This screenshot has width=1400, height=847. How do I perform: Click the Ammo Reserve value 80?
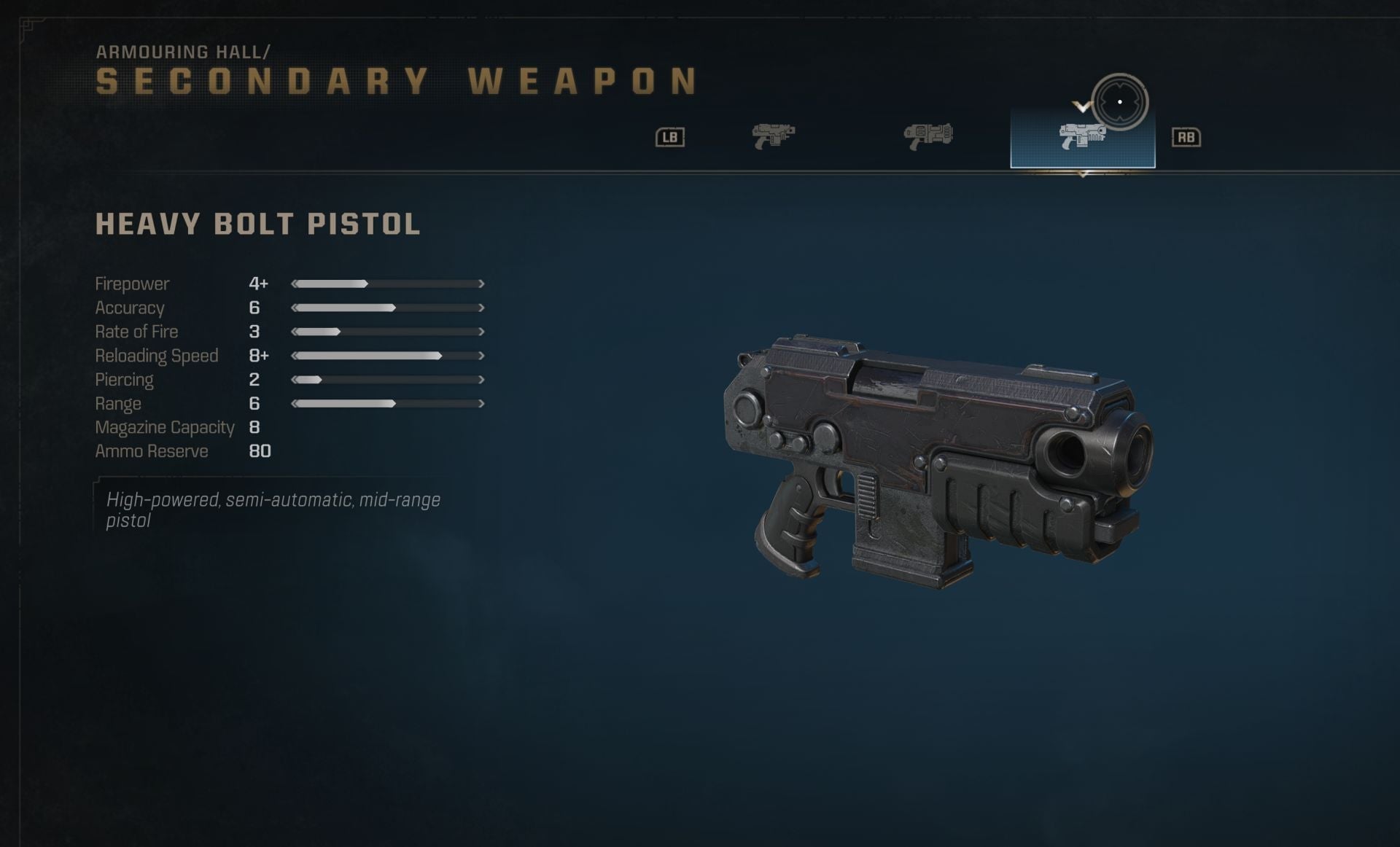[x=260, y=451]
